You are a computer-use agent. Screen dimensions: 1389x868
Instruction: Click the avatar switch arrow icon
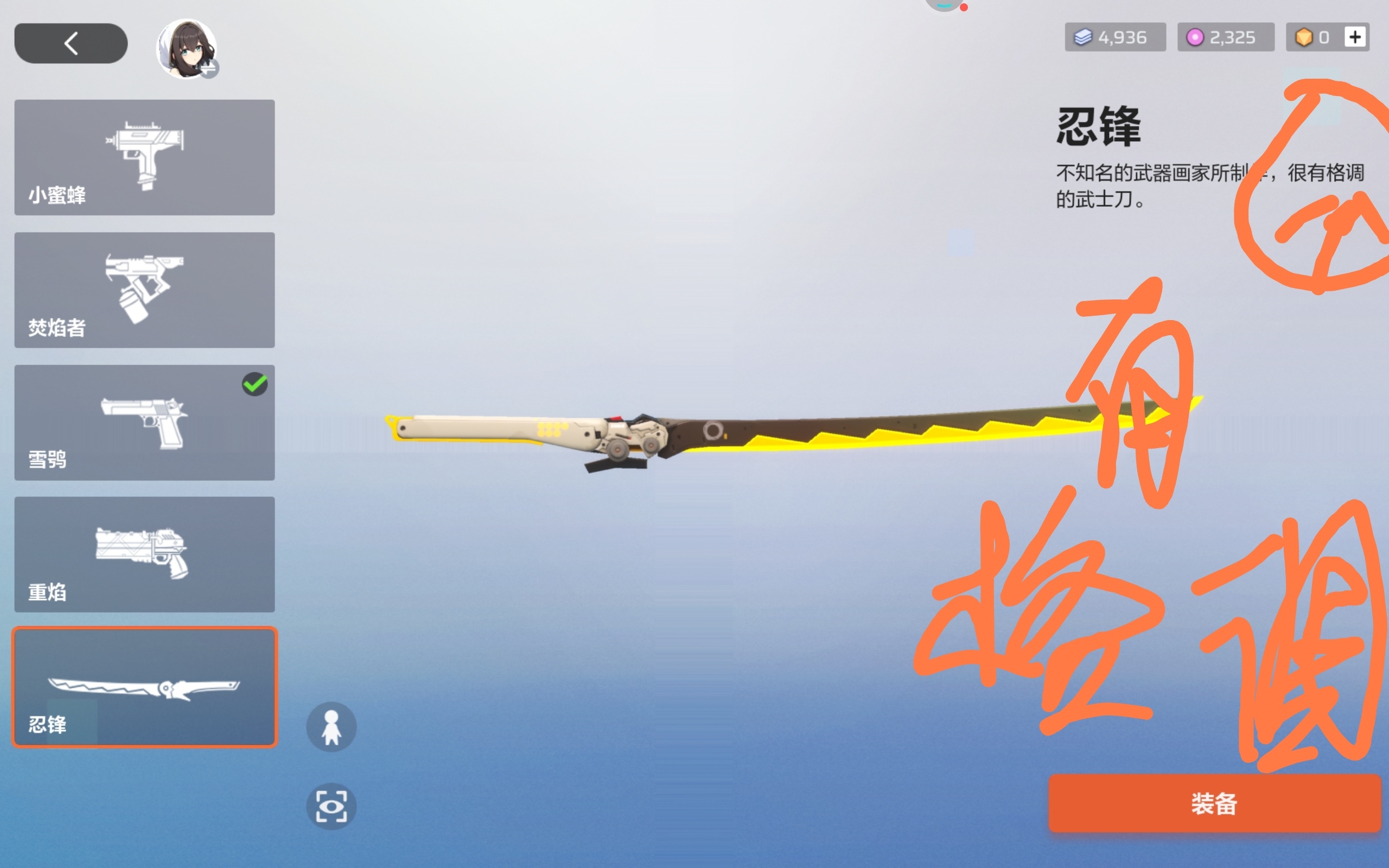pyautogui.click(x=211, y=69)
